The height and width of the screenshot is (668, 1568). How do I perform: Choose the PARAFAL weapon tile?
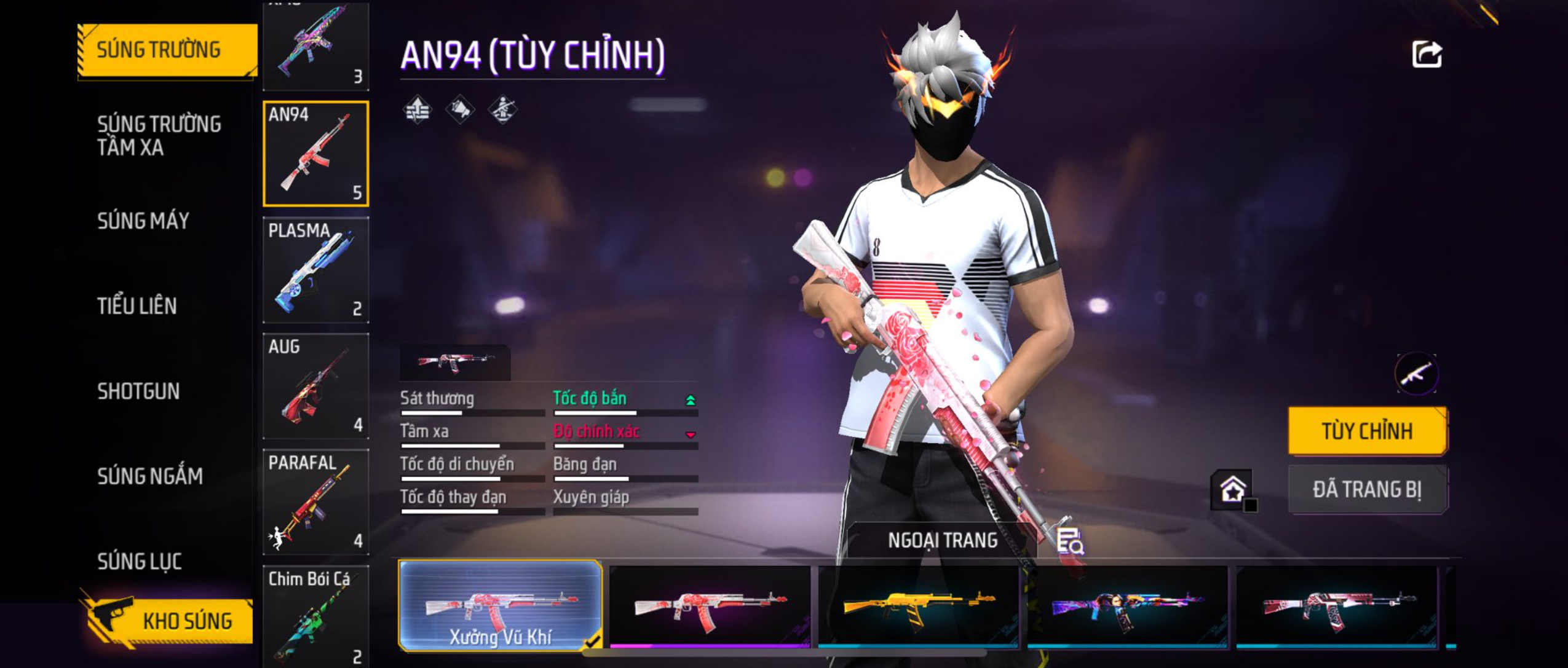tap(315, 502)
